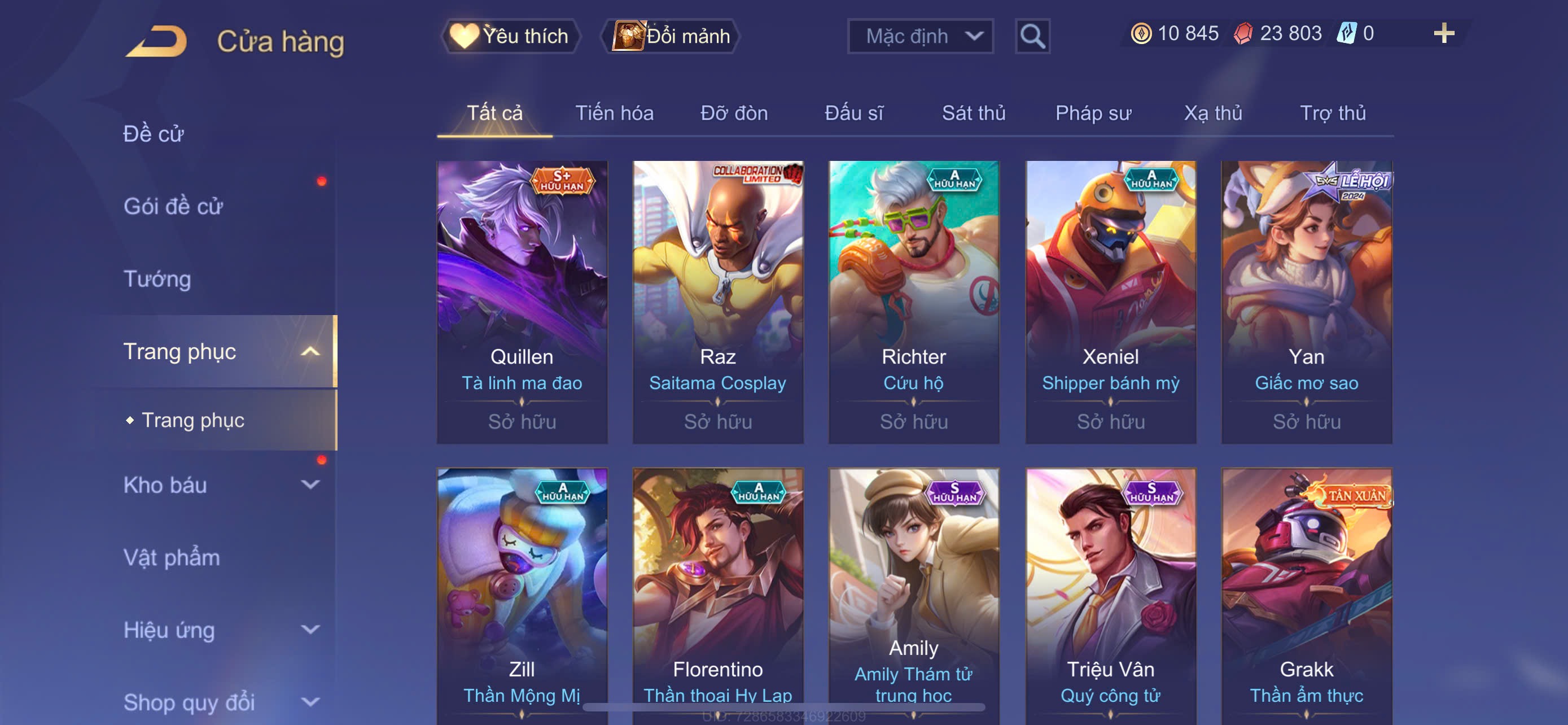Click the magnifying glass search button
1568x725 pixels.
[1032, 37]
